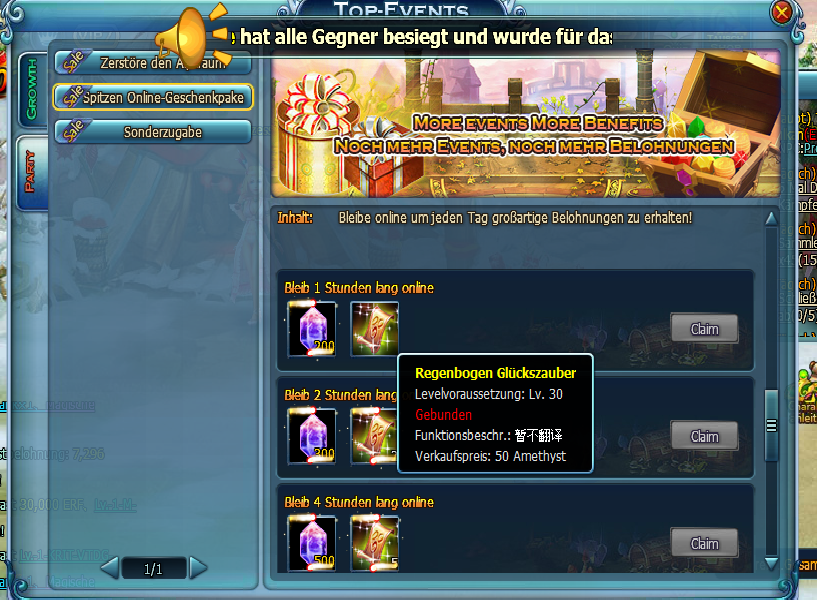This screenshot has width=817, height=600.
Task: Claim the 1 Stunden online reward
Action: point(704,328)
